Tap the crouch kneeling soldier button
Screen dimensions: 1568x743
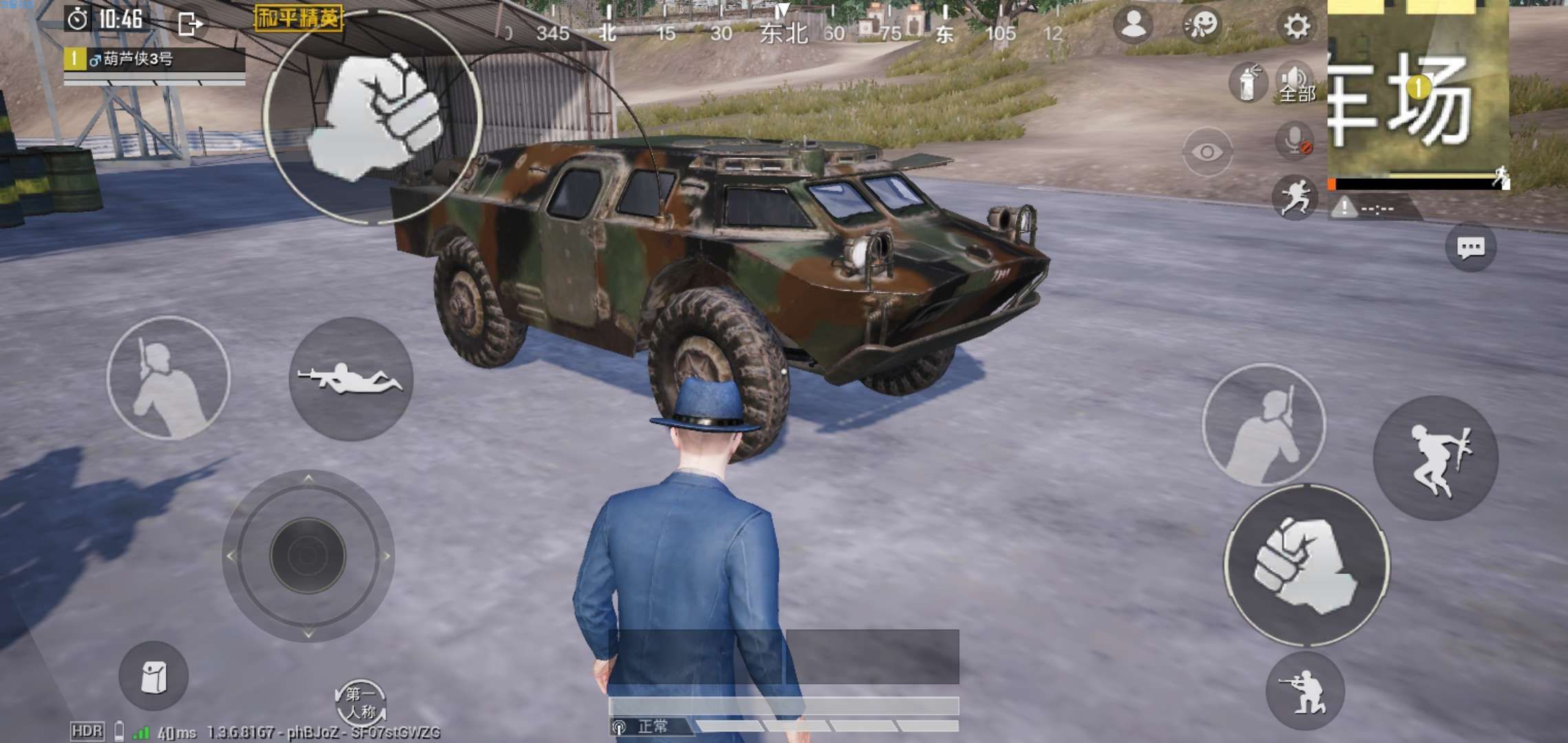1304,691
